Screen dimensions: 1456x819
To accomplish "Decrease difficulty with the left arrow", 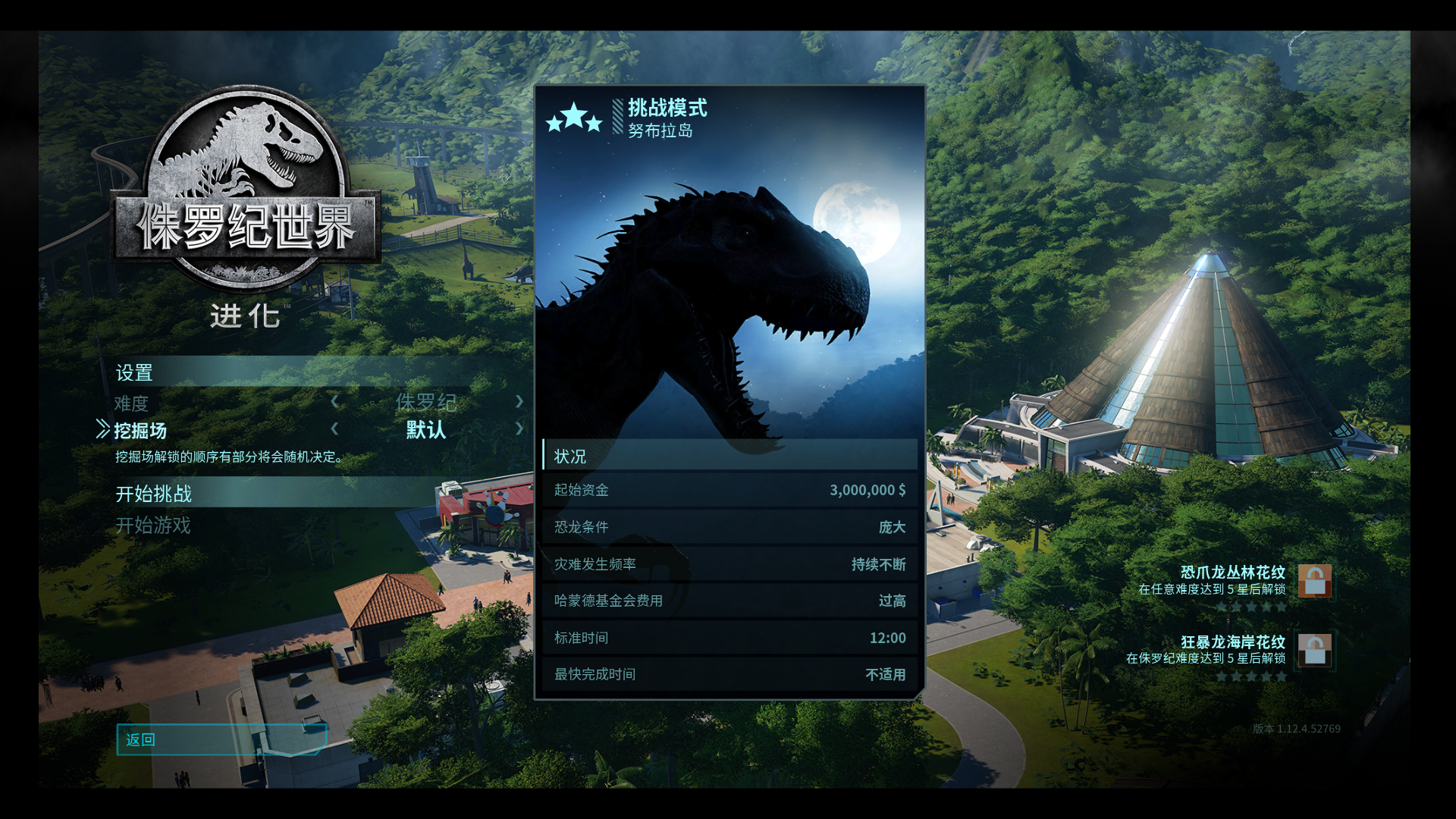I will click(x=334, y=401).
